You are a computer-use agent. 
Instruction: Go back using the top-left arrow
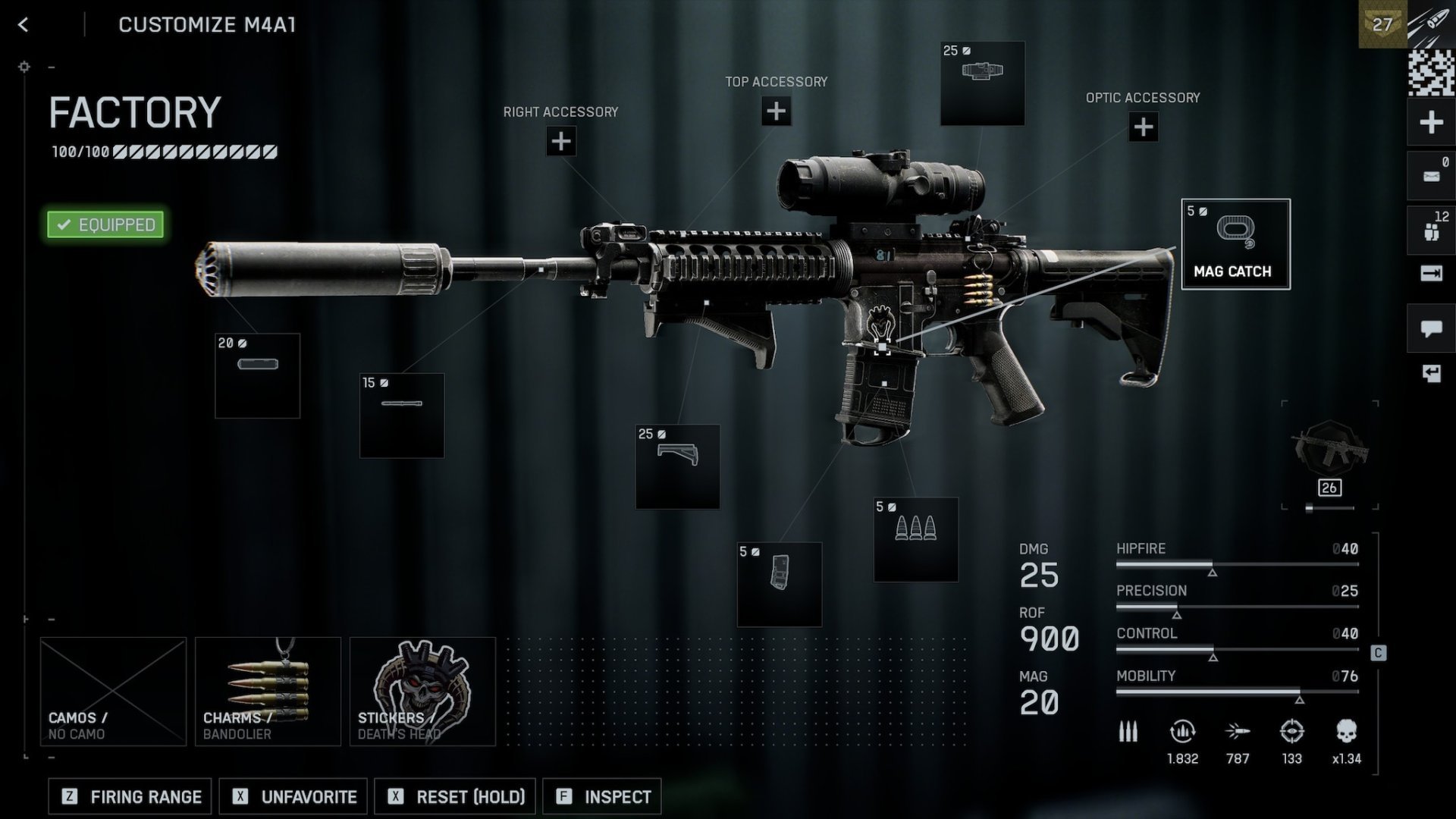24,25
